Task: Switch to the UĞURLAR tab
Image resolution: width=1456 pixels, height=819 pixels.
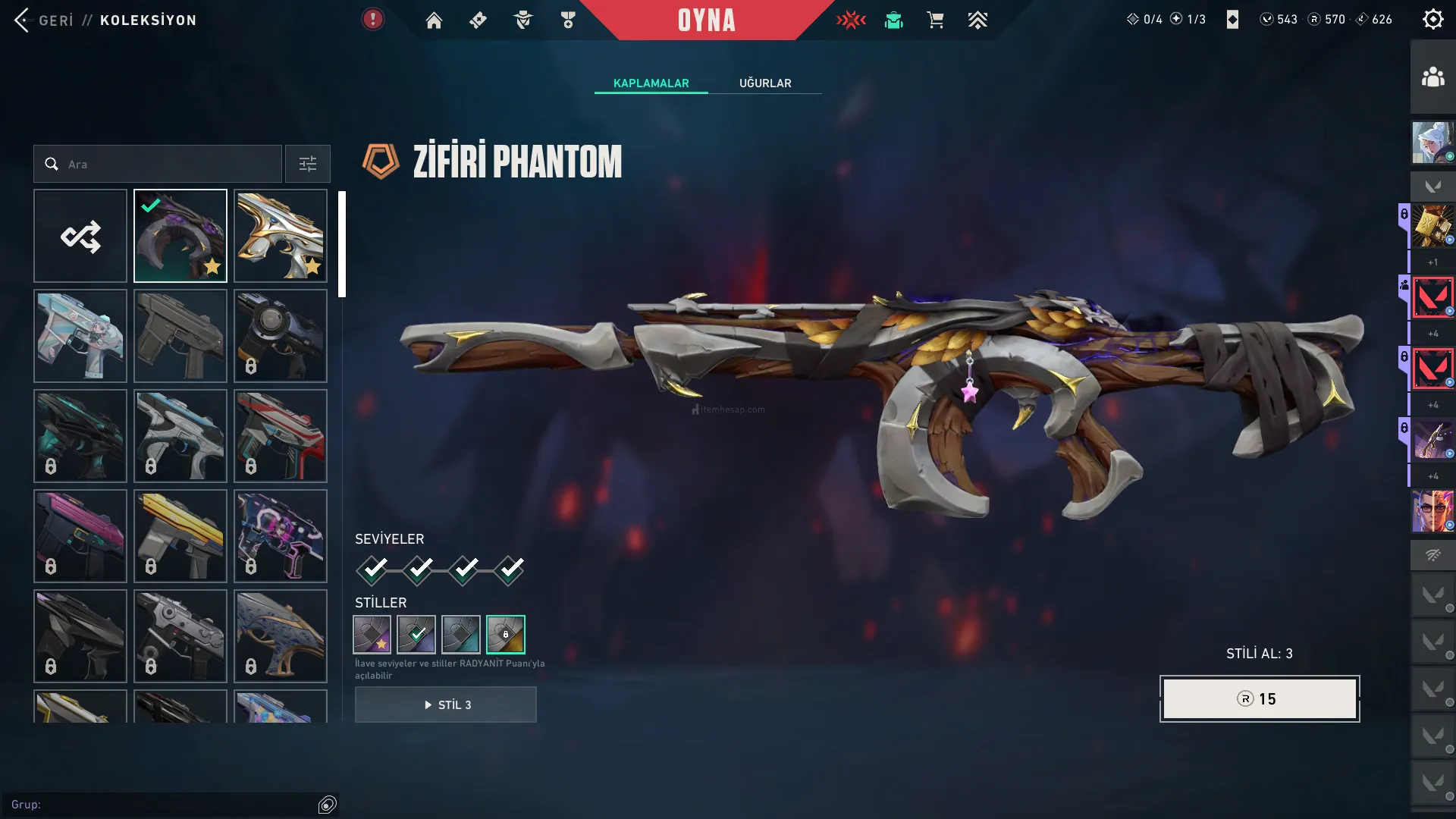Action: click(764, 83)
